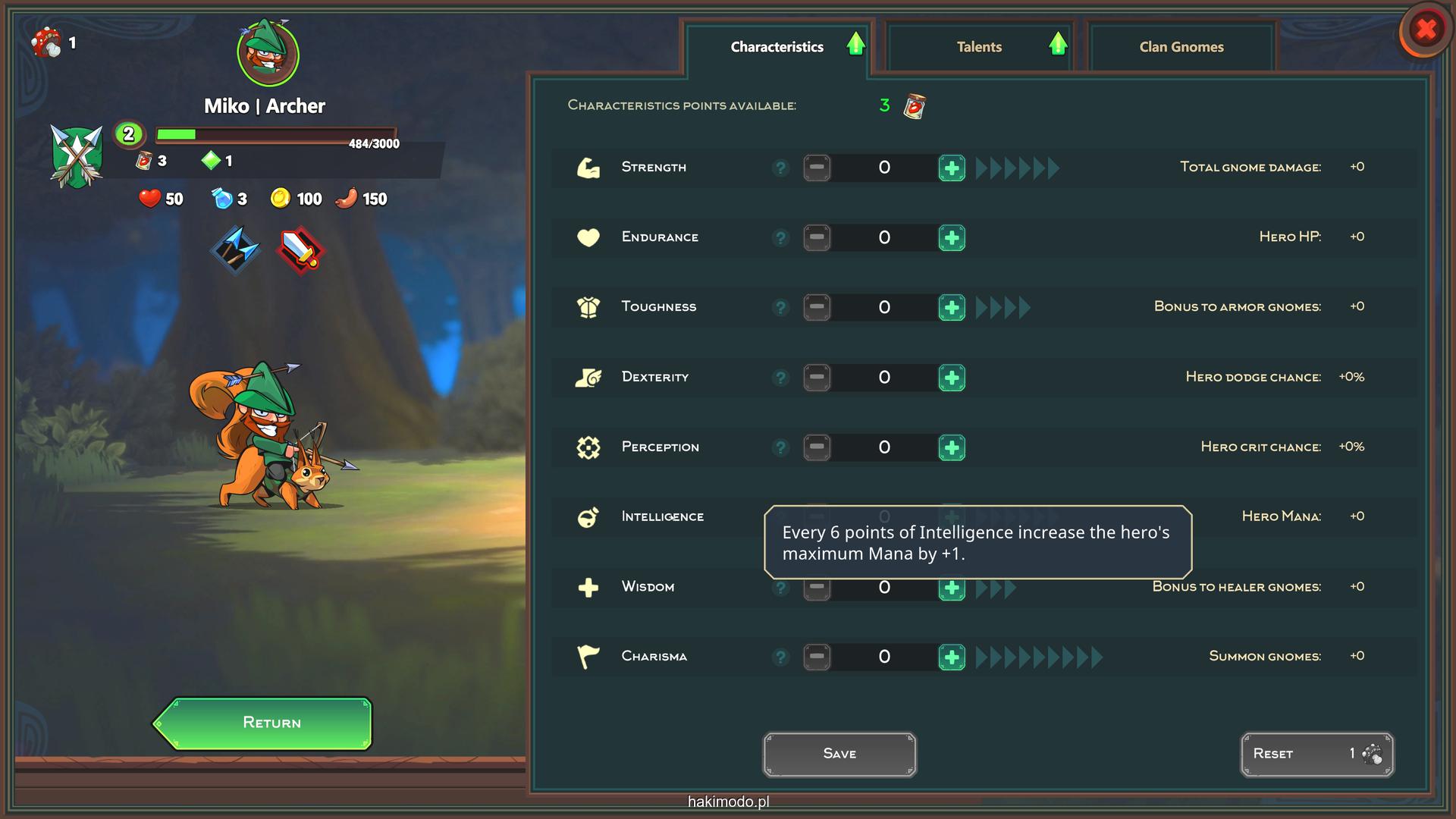1456x819 pixels.
Task: Increase Endurance by one point
Action: (952, 238)
